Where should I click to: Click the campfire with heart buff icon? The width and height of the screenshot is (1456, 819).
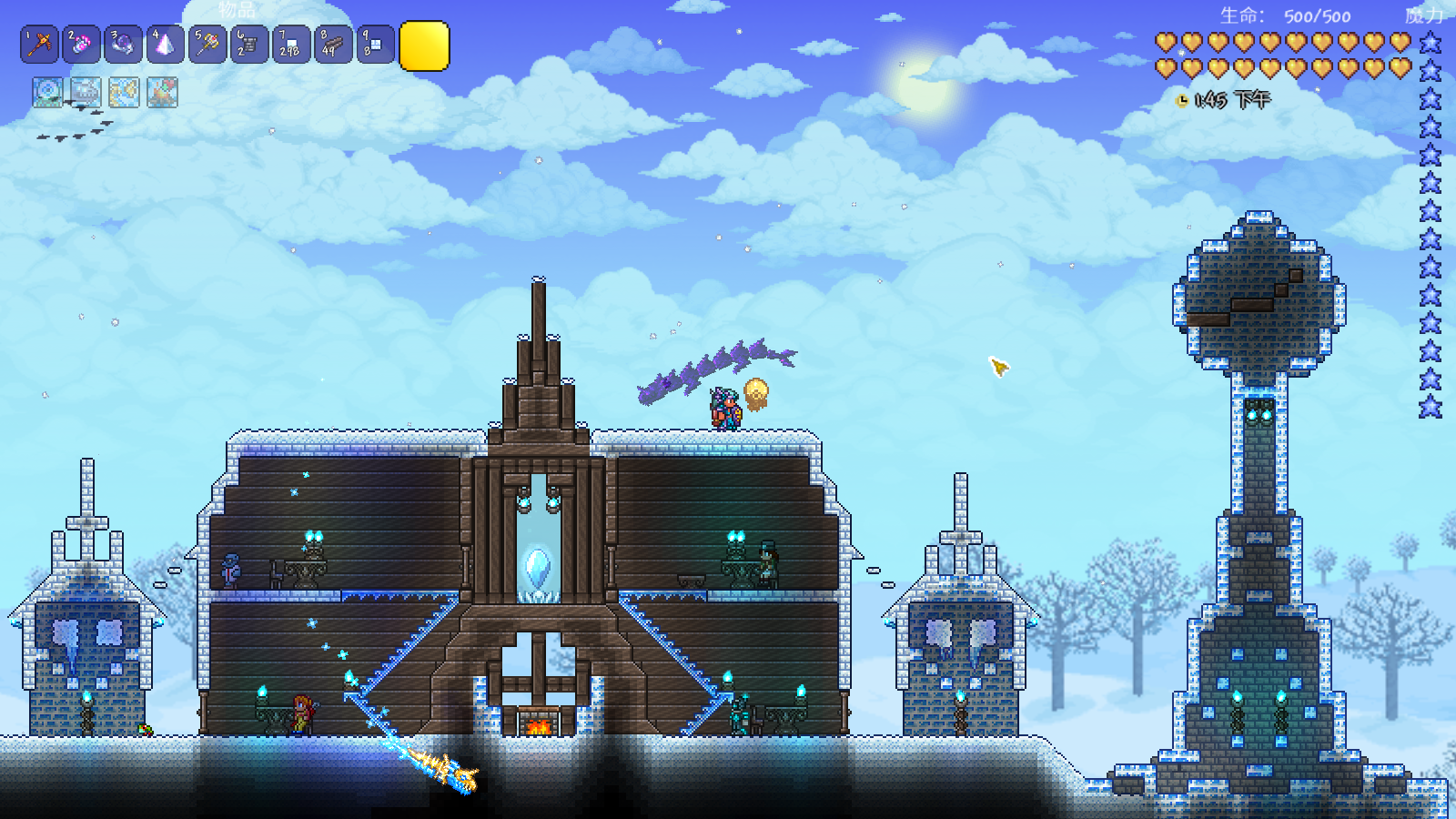[162, 92]
